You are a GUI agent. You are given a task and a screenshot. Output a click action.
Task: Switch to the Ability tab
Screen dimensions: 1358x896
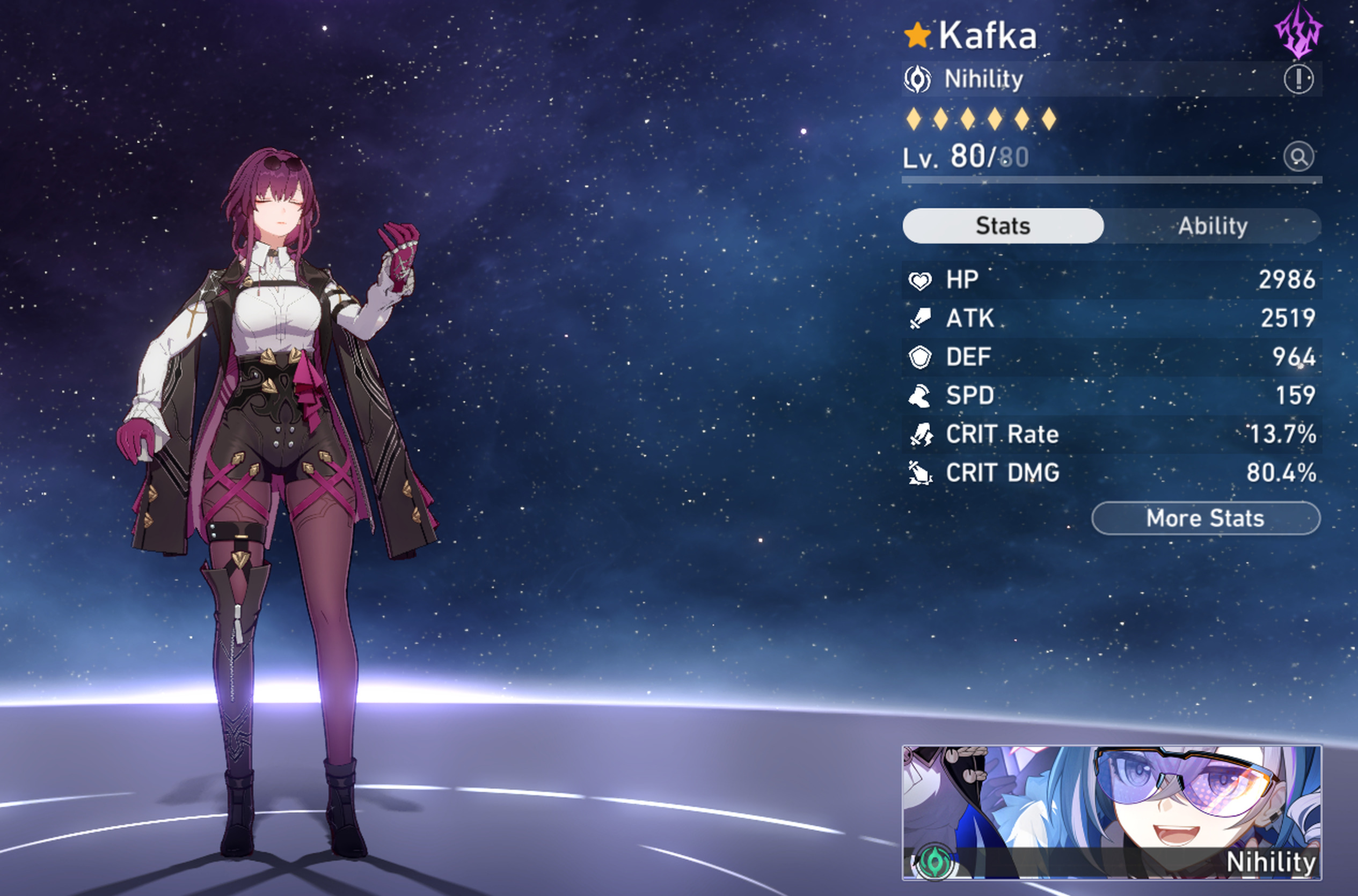(x=1212, y=226)
